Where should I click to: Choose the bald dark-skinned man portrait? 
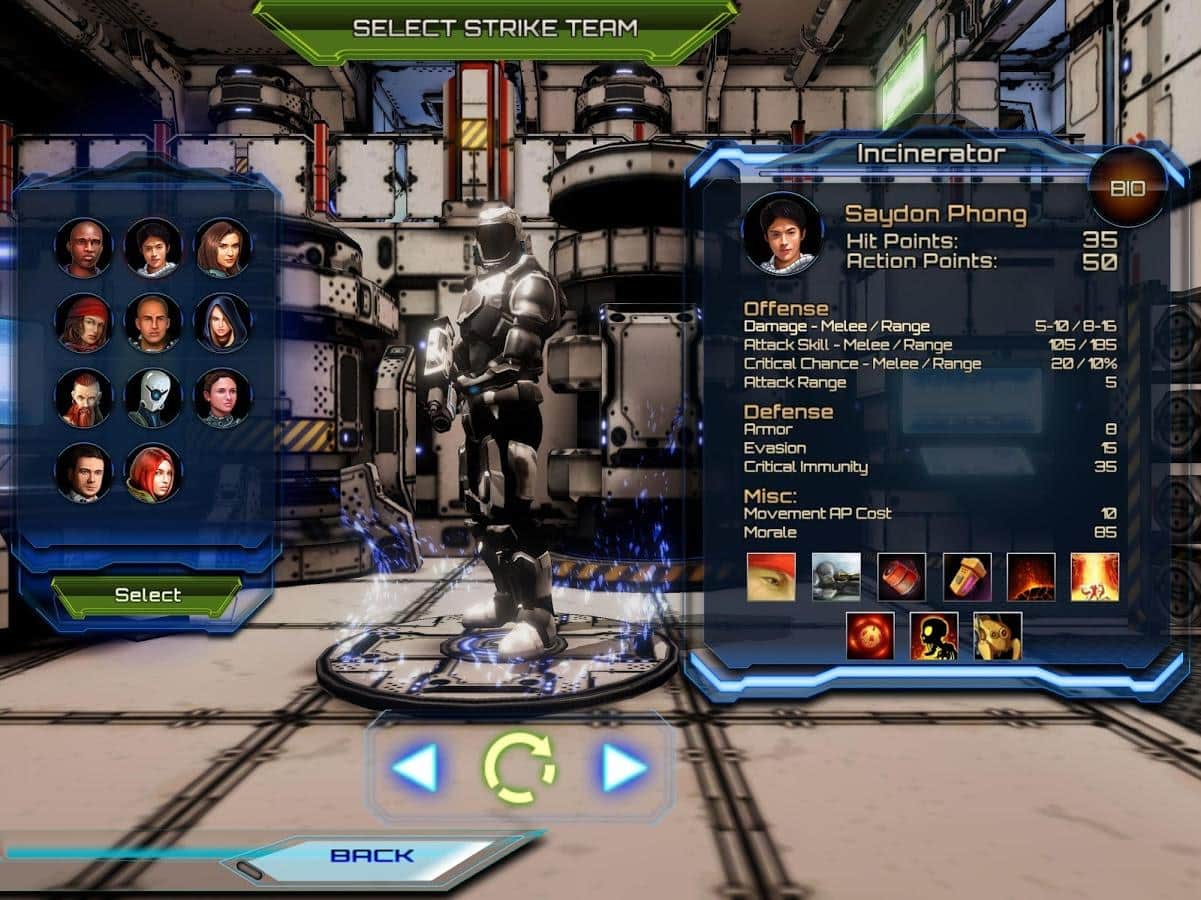[x=83, y=247]
